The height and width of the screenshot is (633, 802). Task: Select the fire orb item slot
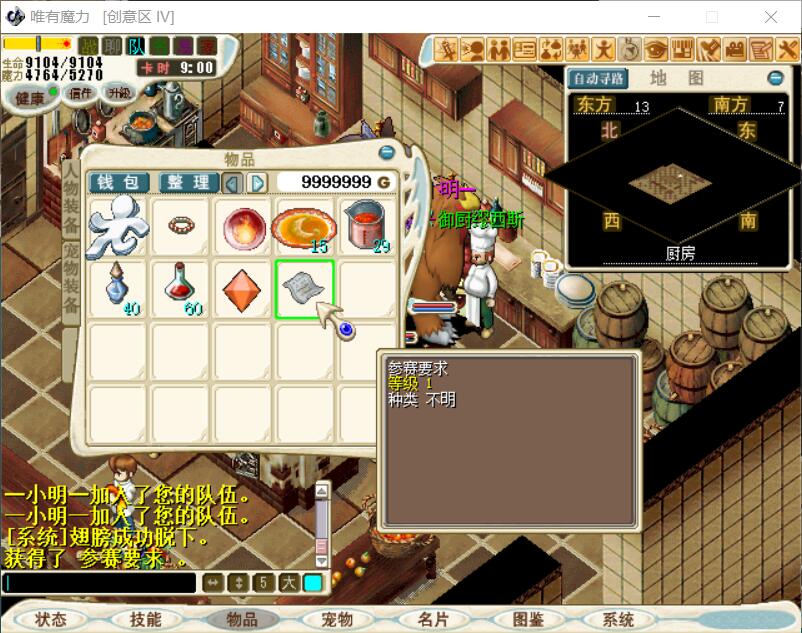point(241,228)
